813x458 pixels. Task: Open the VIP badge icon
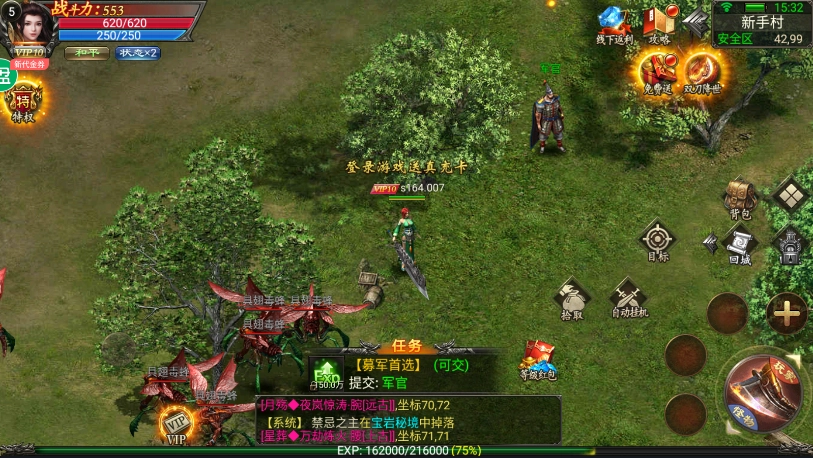coord(177,425)
